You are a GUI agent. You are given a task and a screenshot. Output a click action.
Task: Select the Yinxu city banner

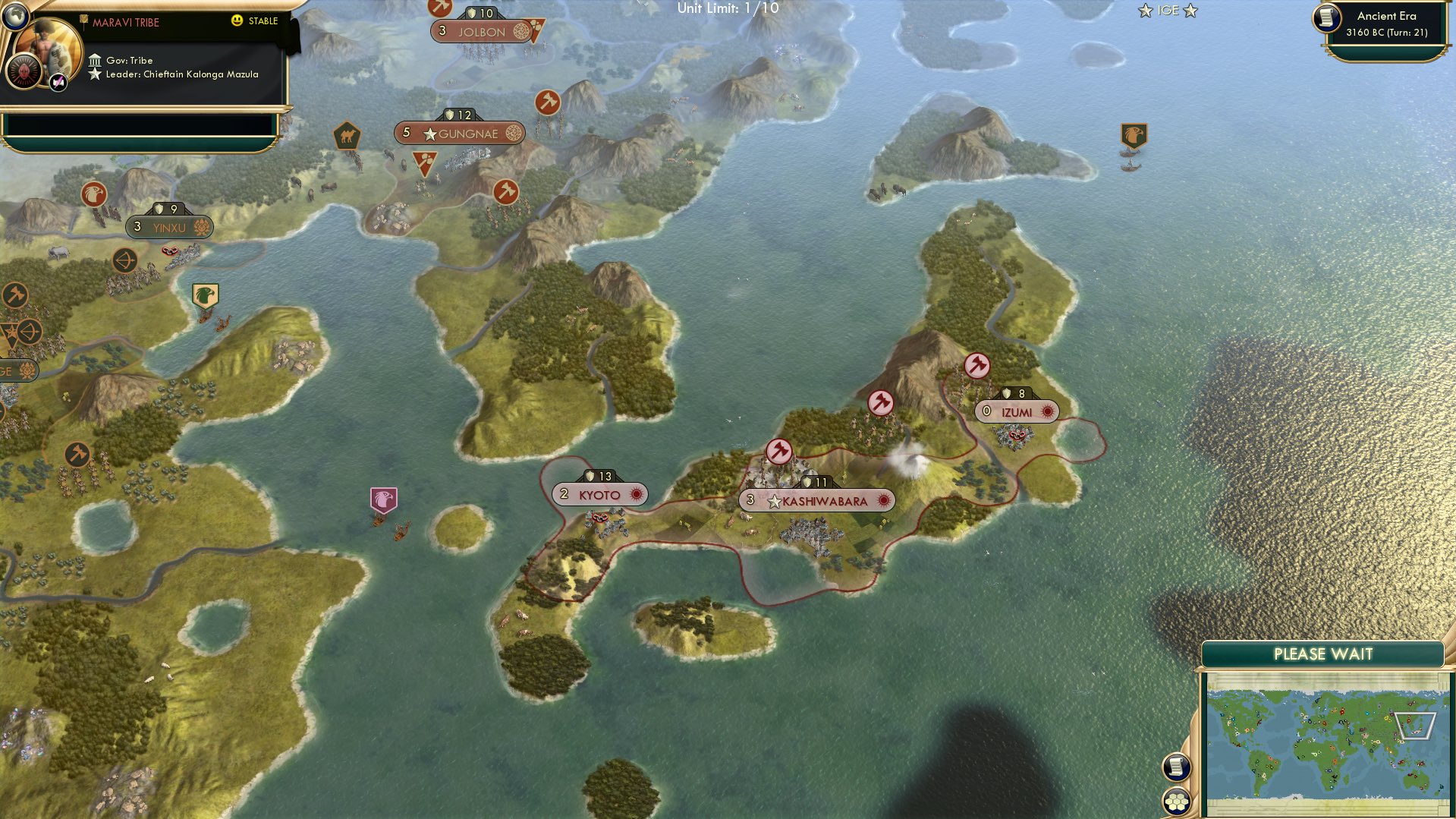170,226
